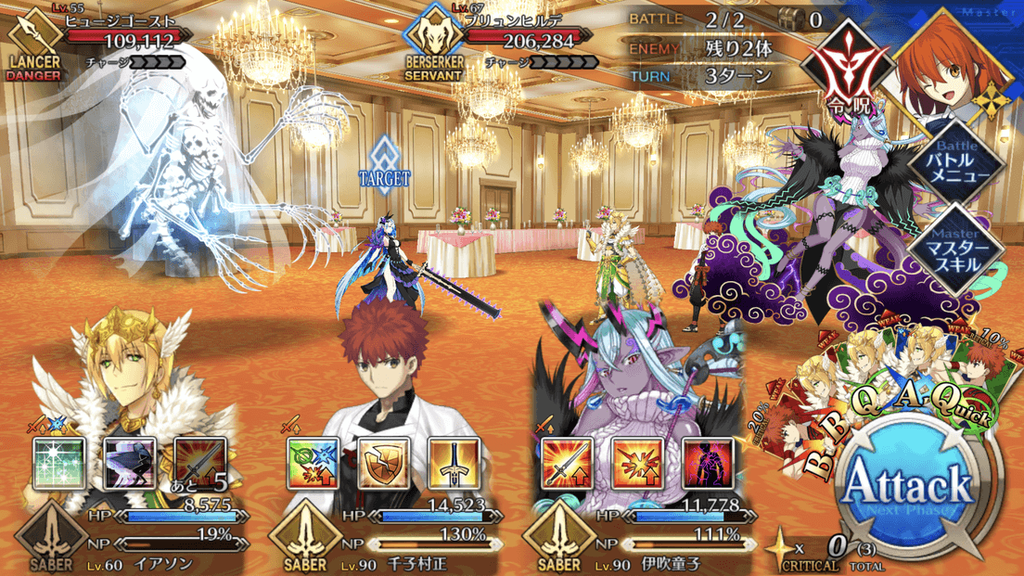1024x576 pixels.
Task: Activate Muramasa's golden sword skill
Action: [x=454, y=463]
